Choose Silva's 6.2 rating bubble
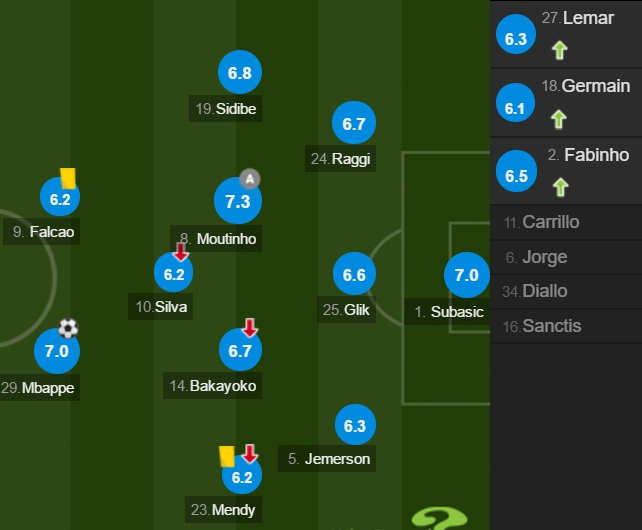Viewport: 642px width, 530px height. pos(174,273)
